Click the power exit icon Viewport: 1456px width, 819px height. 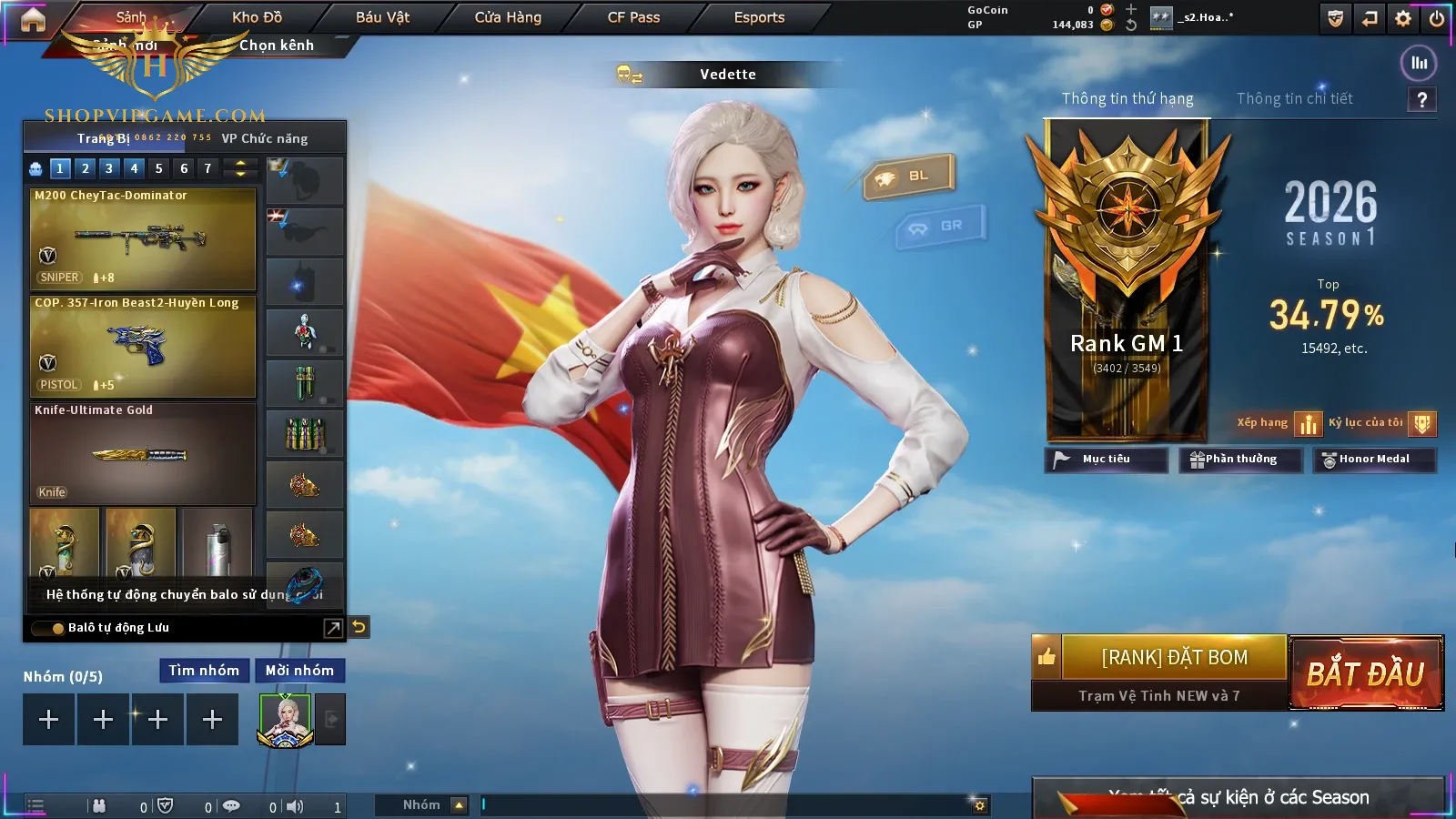1437,18
